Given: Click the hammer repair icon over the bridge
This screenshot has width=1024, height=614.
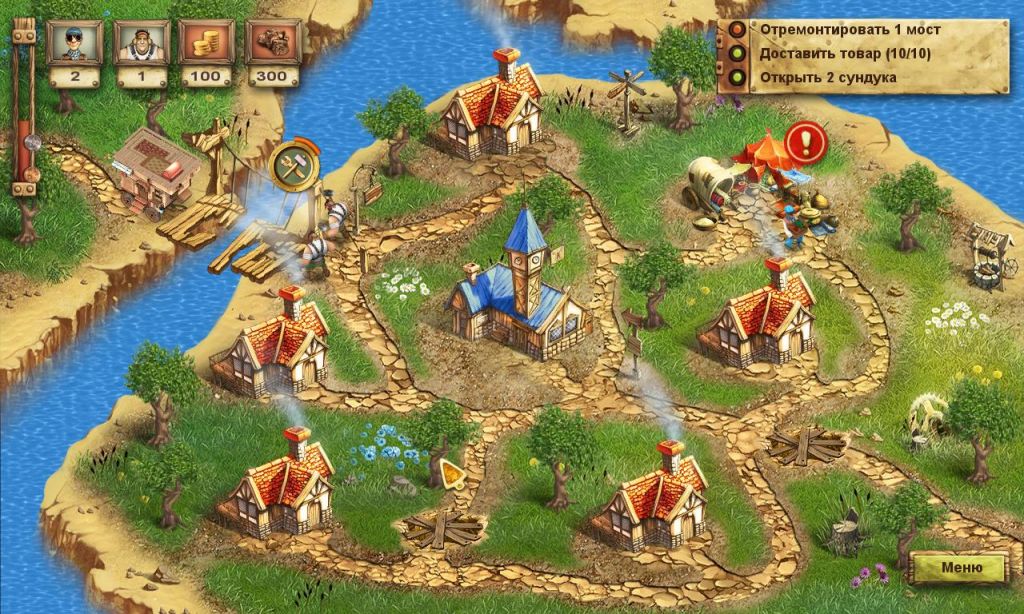Looking at the screenshot, I should point(295,164).
